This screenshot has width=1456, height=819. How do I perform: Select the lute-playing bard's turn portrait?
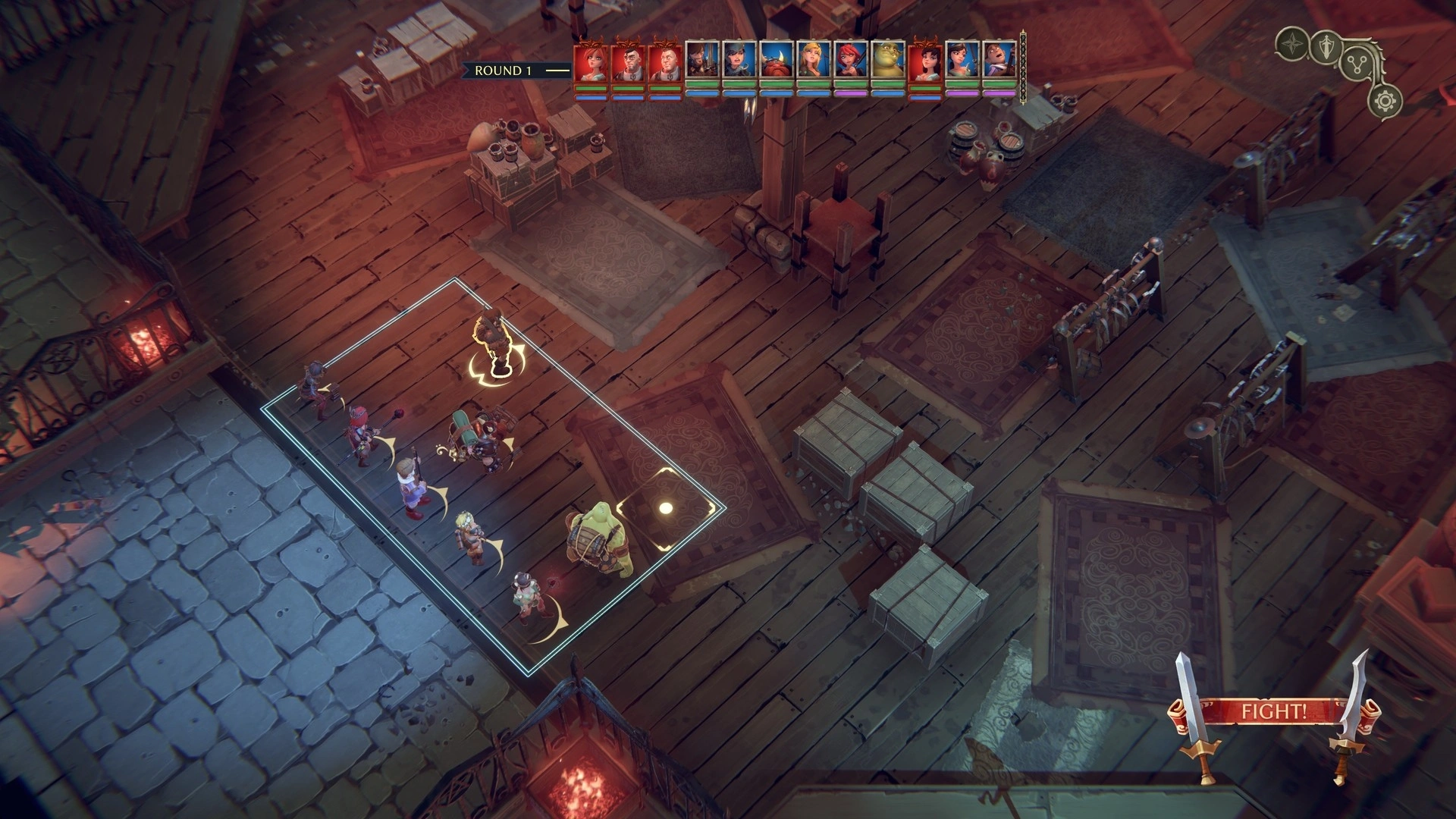tap(999, 61)
